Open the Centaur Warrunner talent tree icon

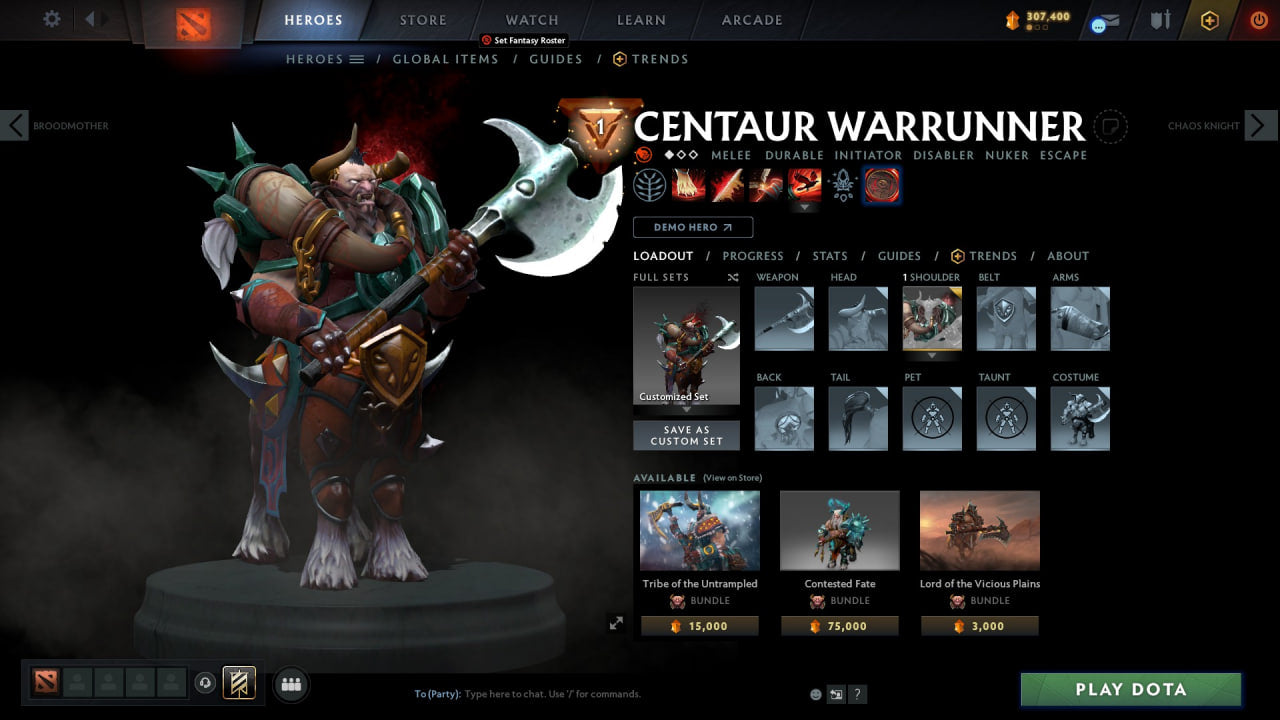(x=650, y=185)
